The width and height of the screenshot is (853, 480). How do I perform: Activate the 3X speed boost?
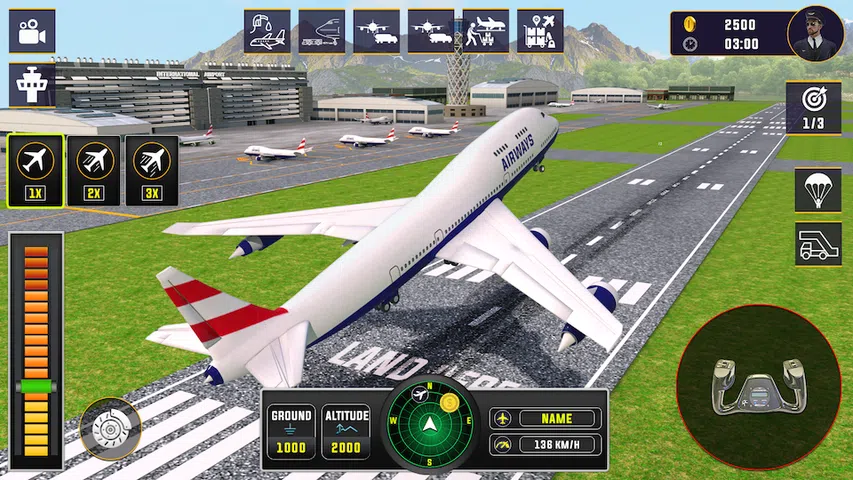[152, 171]
